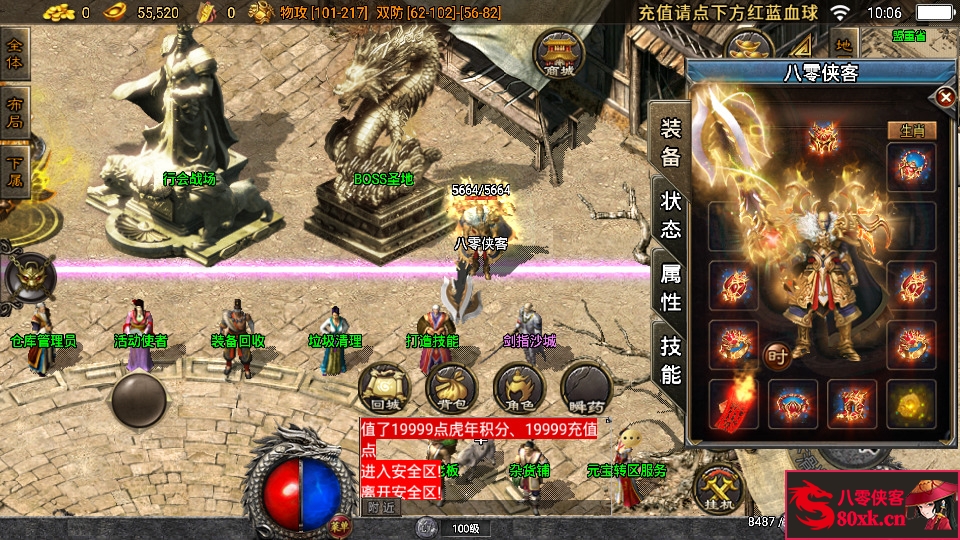The height and width of the screenshot is (540, 960).
Task: Choose the 布局 left-side tab
Action: pos(15,112)
